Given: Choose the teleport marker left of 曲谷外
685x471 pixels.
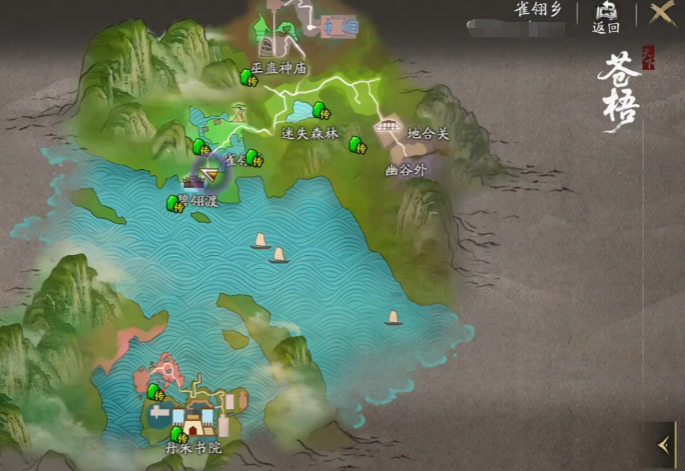Looking at the screenshot, I should coord(357,146).
